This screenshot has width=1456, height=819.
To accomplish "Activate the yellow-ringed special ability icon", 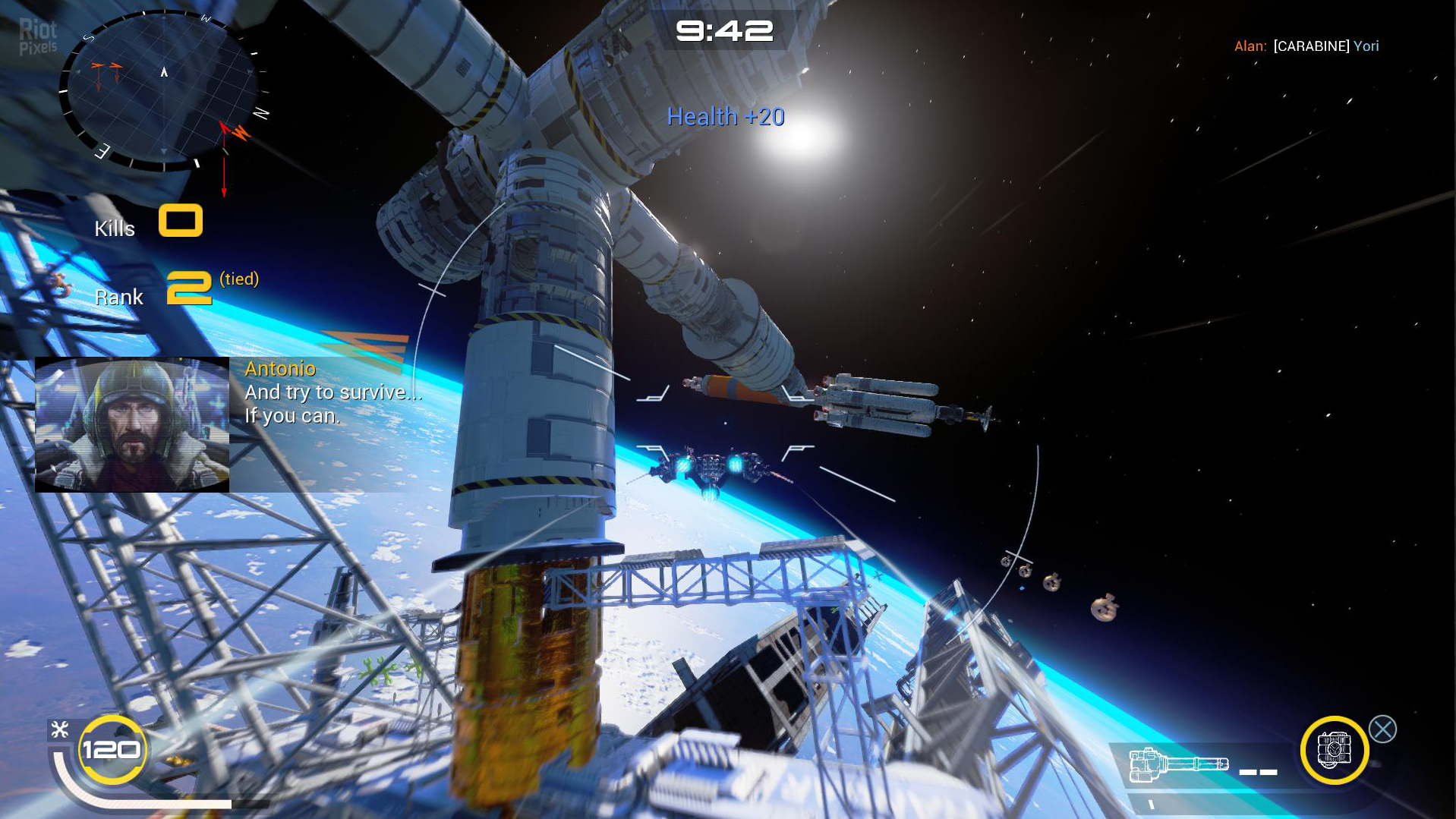I will [1334, 750].
